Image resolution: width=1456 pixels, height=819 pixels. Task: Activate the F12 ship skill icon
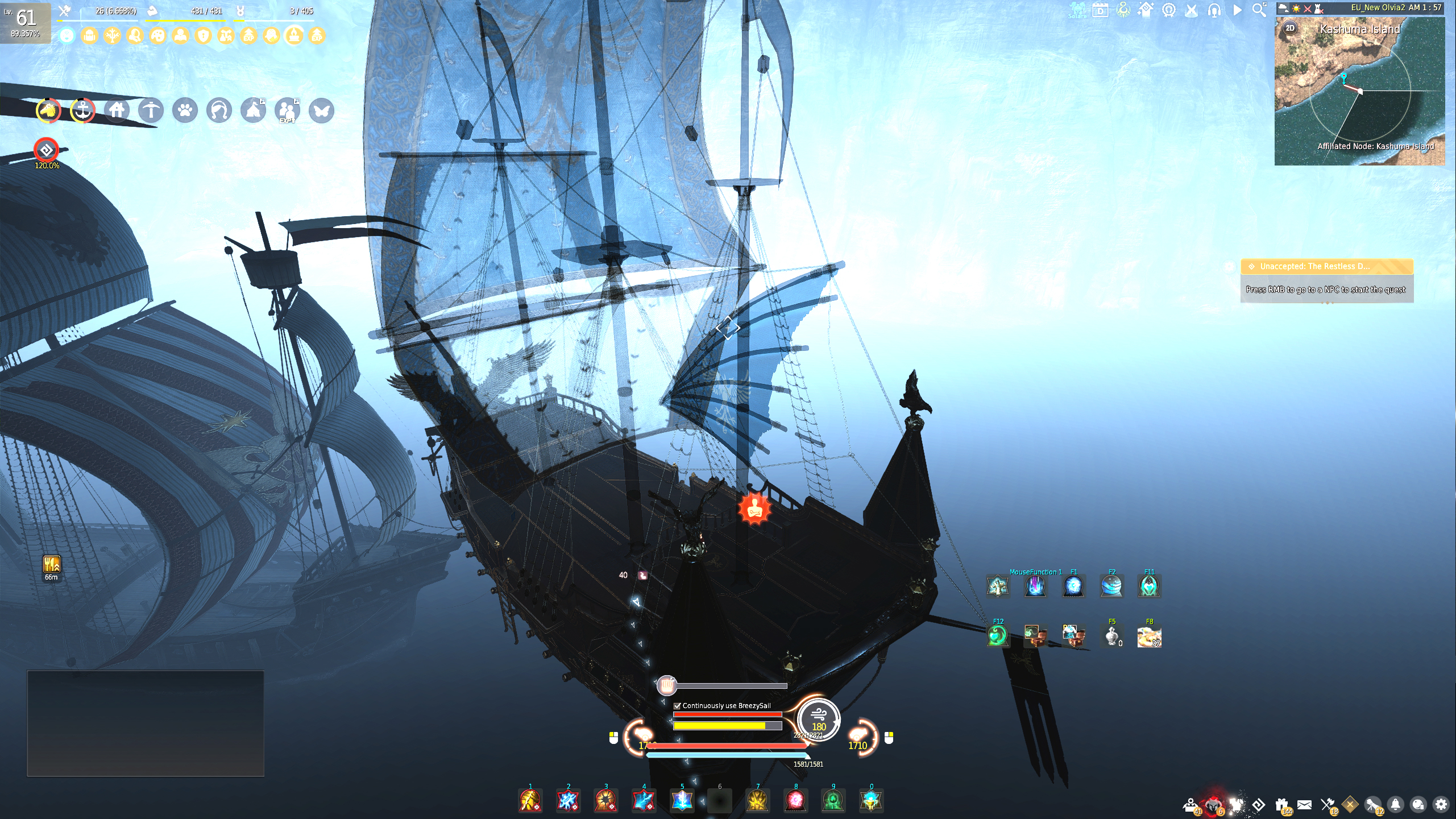click(998, 637)
